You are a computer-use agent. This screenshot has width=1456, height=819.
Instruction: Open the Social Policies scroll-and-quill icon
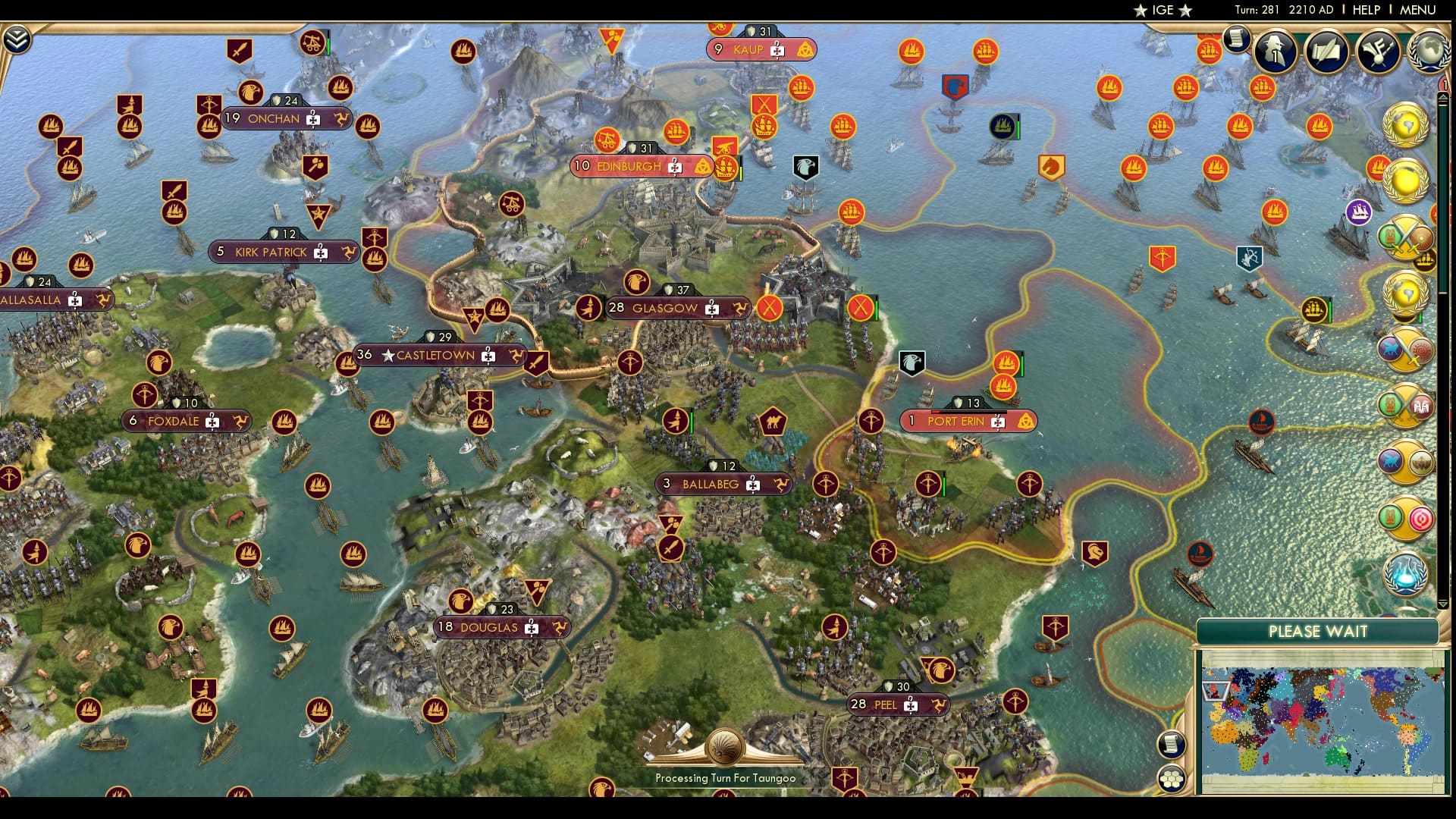(1326, 52)
